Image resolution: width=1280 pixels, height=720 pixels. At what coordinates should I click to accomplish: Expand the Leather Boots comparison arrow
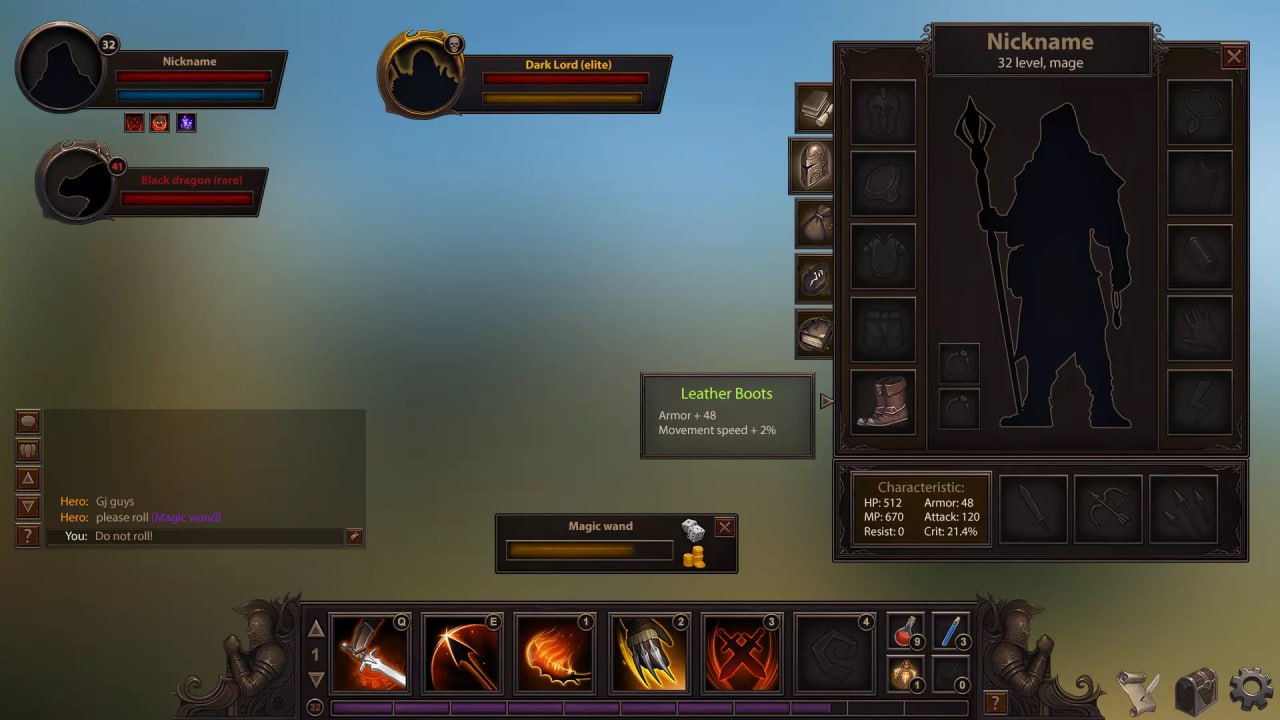pos(824,400)
